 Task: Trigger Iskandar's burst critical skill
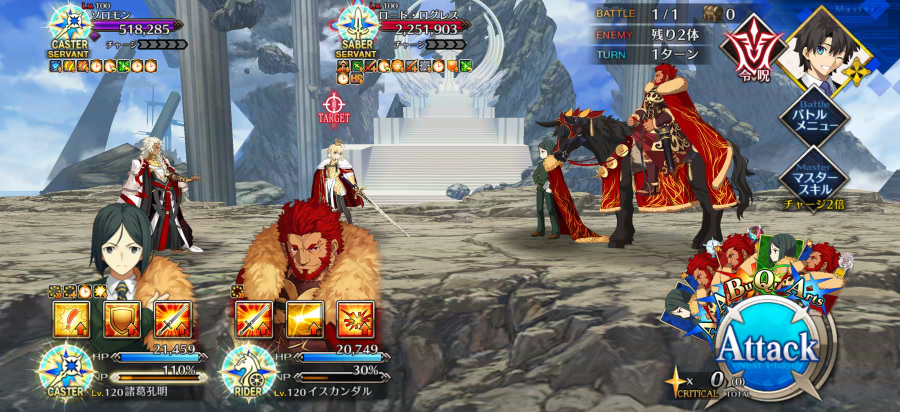(353, 319)
